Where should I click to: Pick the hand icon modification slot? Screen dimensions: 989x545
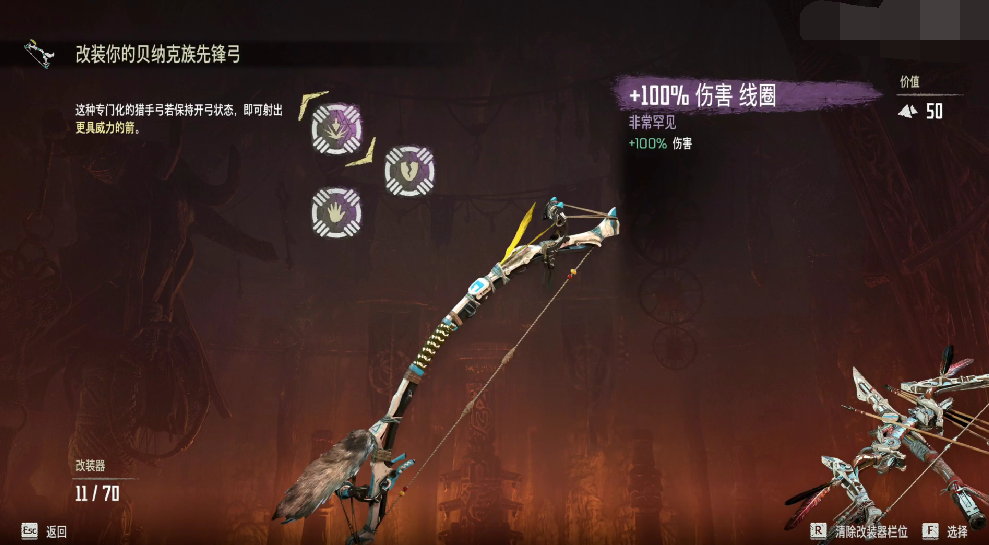tap(336, 212)
